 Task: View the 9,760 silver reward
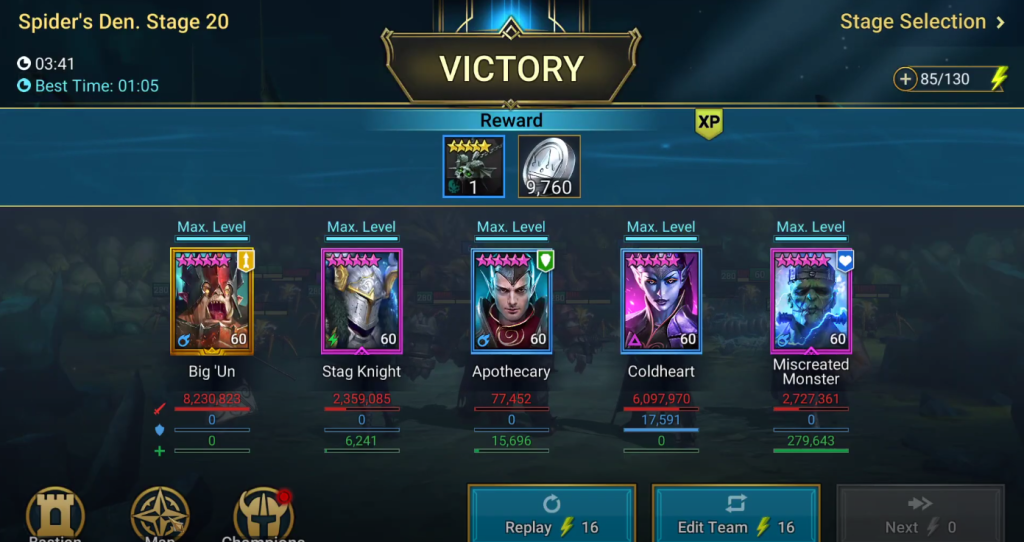pyautogui.click(x=549, y=166)
